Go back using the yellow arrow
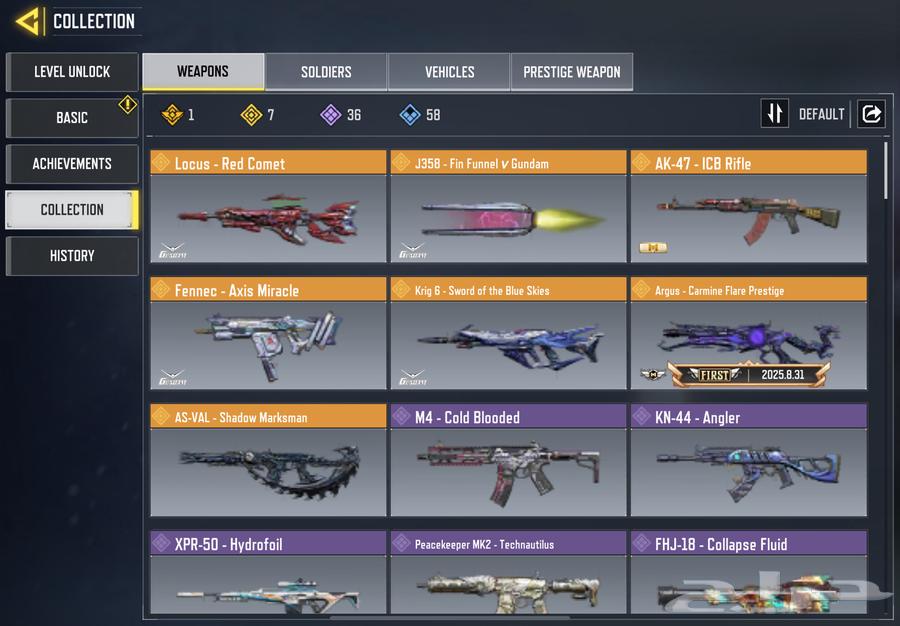The image size is (900, 626). coord(28,21)
